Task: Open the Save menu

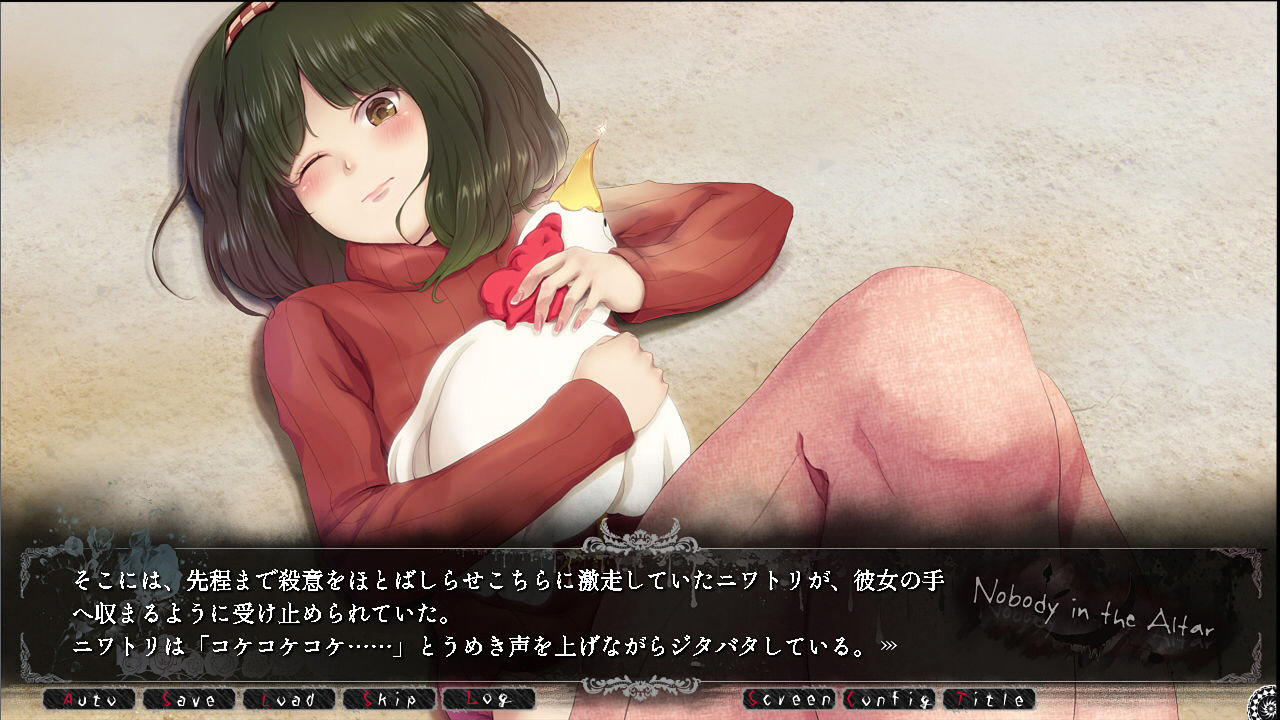Action: [188, 699]
